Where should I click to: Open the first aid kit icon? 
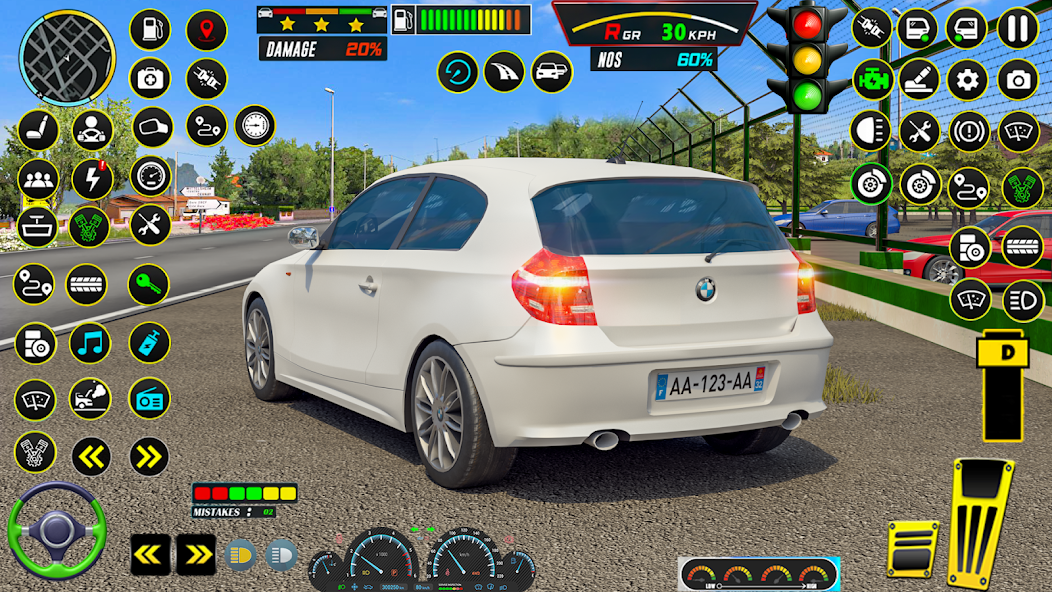(150, 78)
